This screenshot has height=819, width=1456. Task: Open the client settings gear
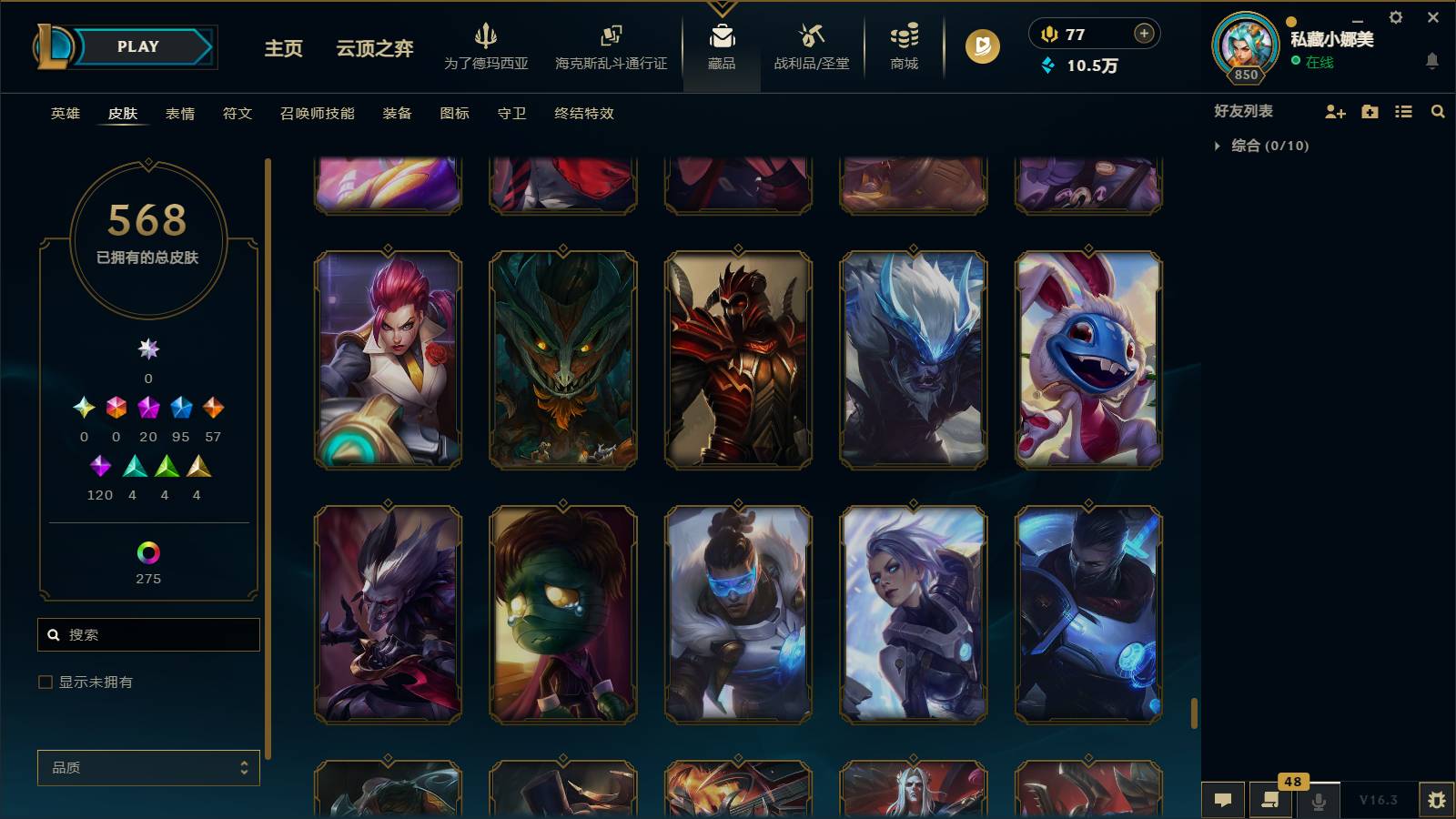tap(1395, 16)
